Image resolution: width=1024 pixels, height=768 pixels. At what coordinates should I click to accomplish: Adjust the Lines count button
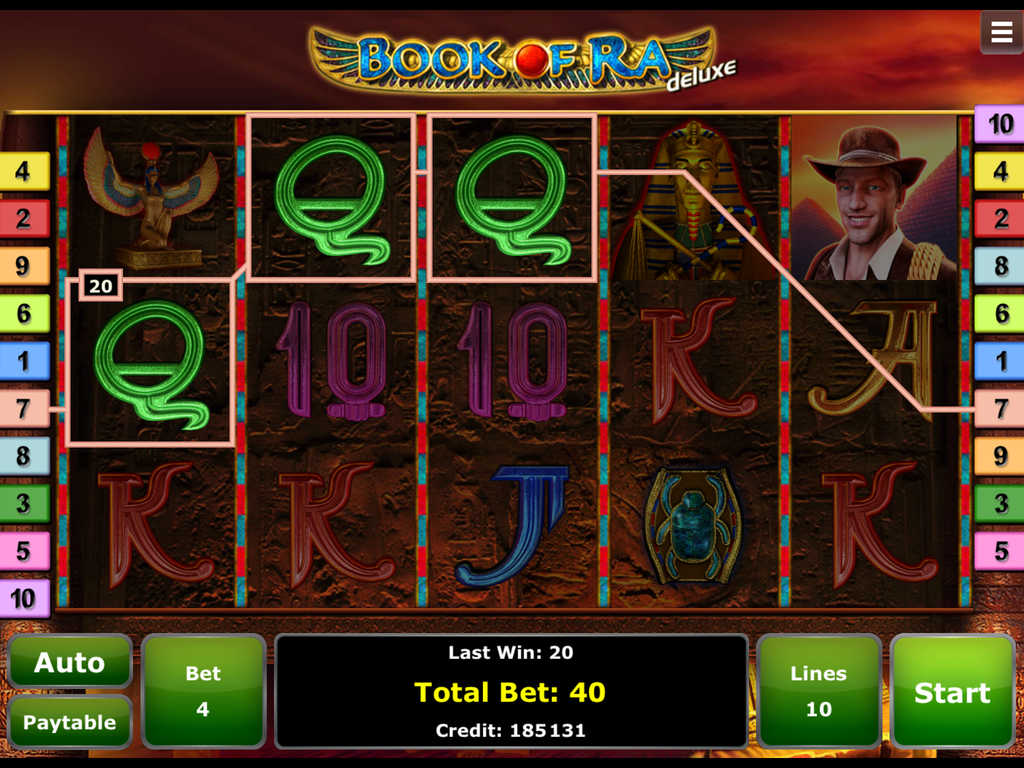818,691
